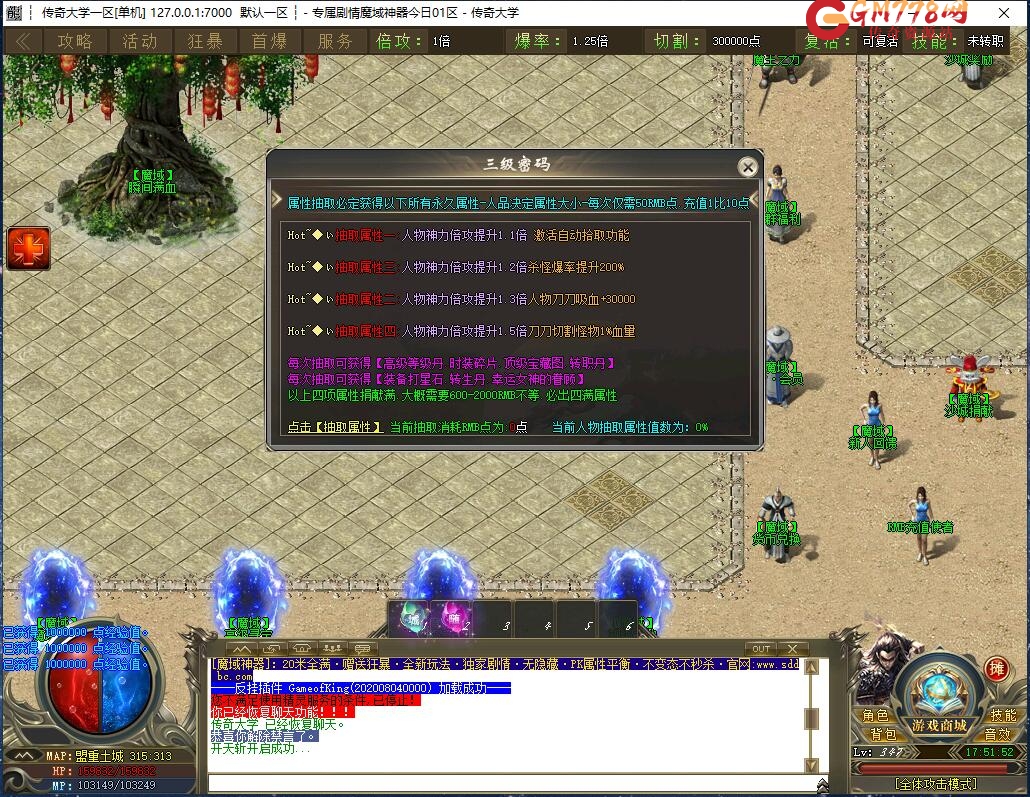Image resolution: width=1030 pixels, height=797 pixels.
Task: Collapse the top bar with the double-arrow button
Action: pyautogui.click(x=22, y=41)
